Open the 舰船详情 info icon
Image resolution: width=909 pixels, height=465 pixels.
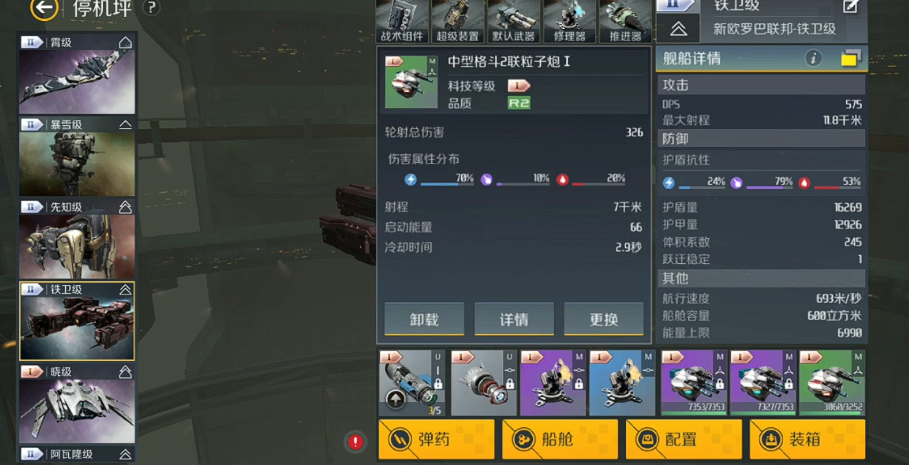(x=813, y=59)
